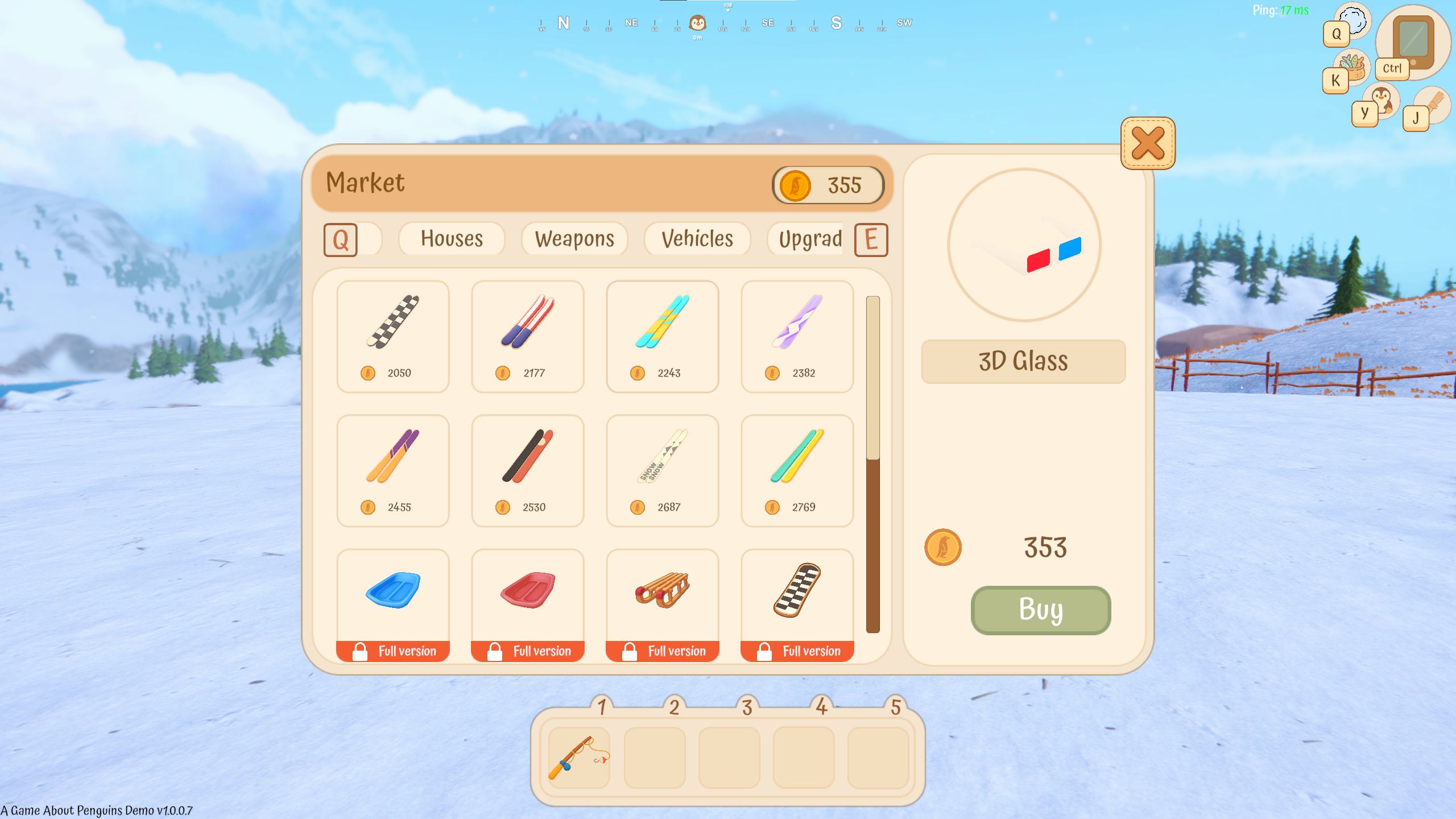This screenshot has height=819, width=1456.
Task: Open the Weapons category
Action: [574, 239]
